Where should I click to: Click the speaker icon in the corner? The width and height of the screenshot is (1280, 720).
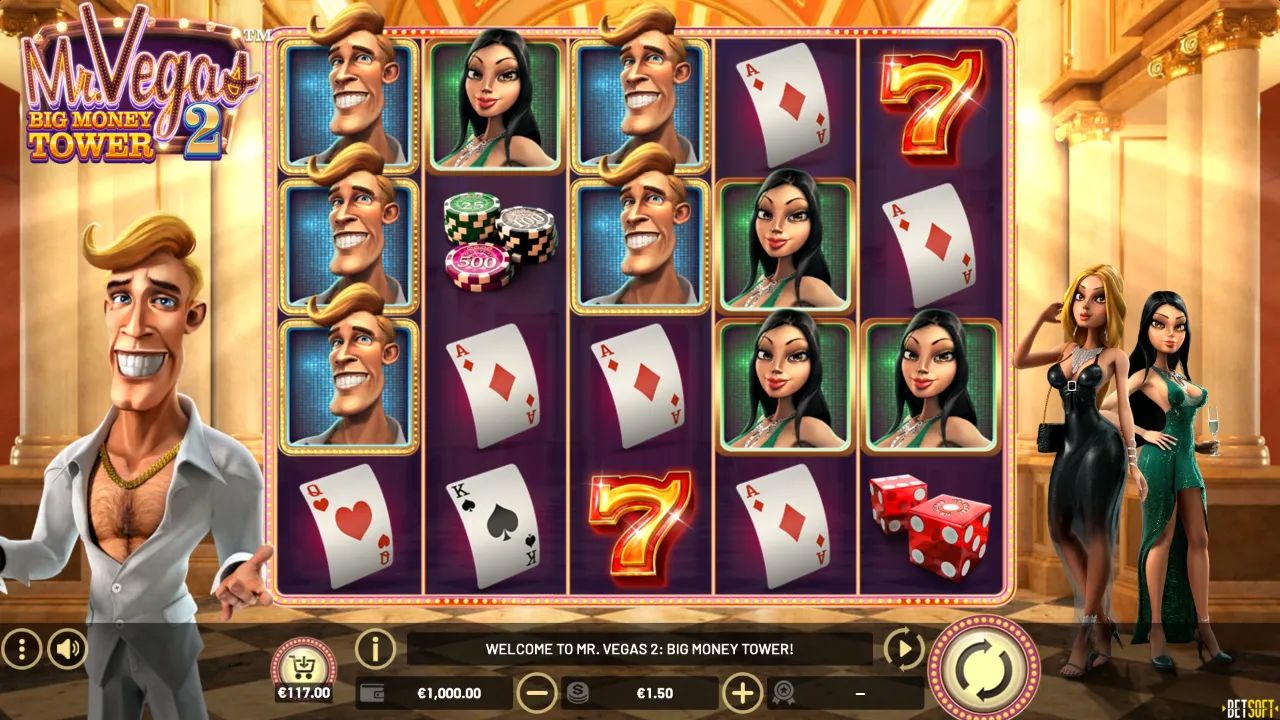click(x=66, y=649)
